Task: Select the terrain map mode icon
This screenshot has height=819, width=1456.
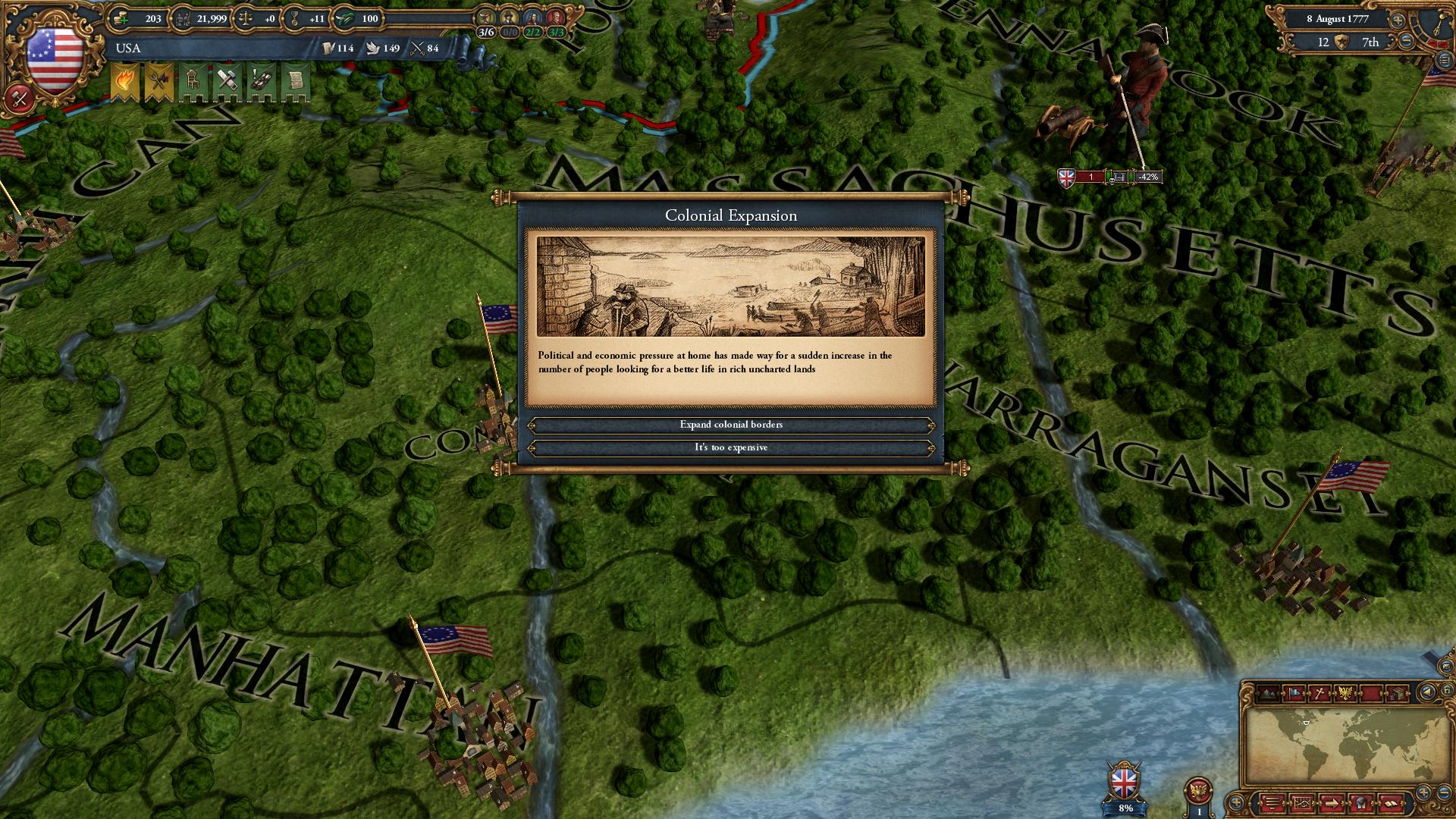Action: click(x=1268, y=693)
